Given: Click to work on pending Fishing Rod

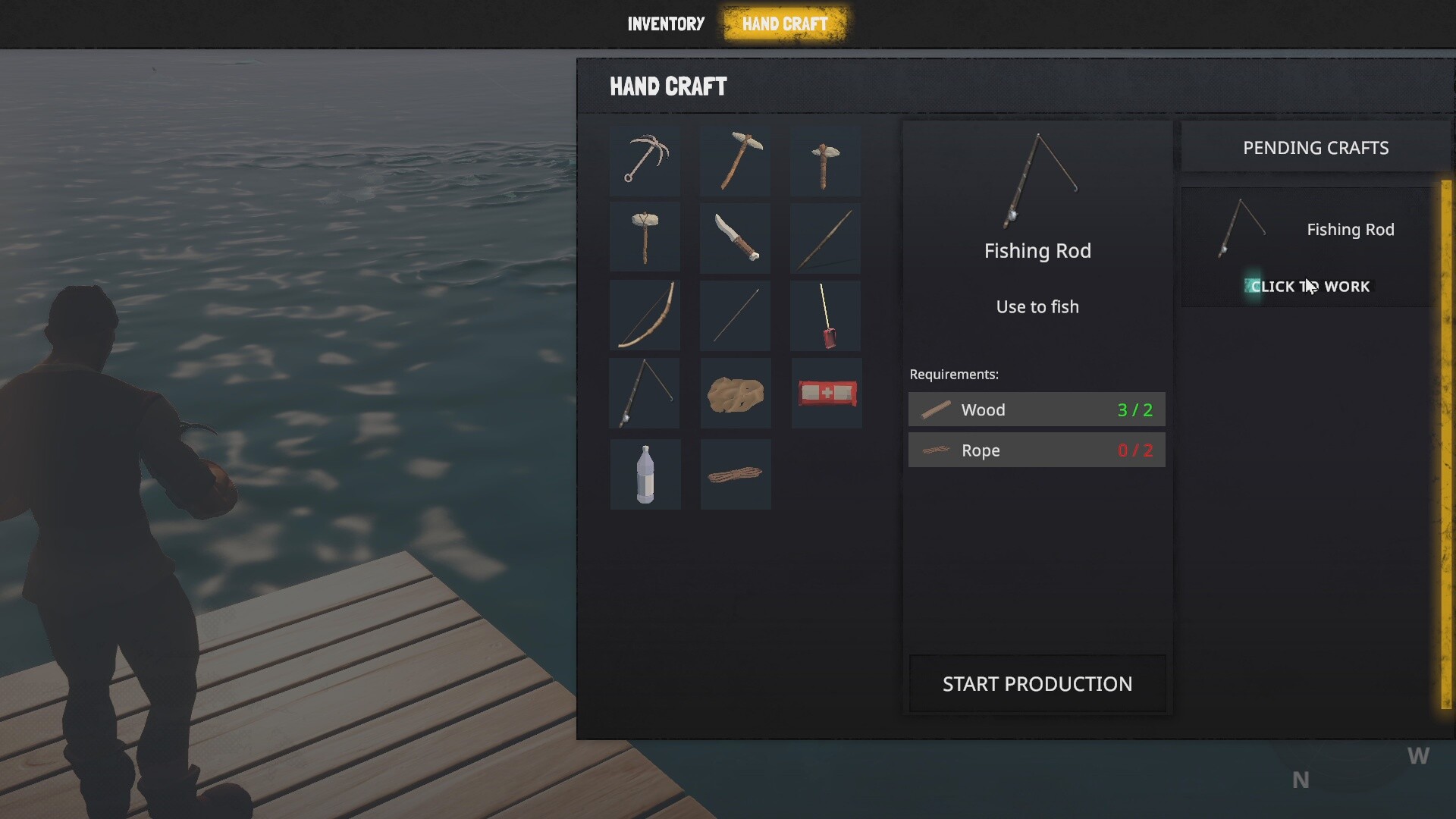Looking at the screenshot, I should [x=1310, y=287].
